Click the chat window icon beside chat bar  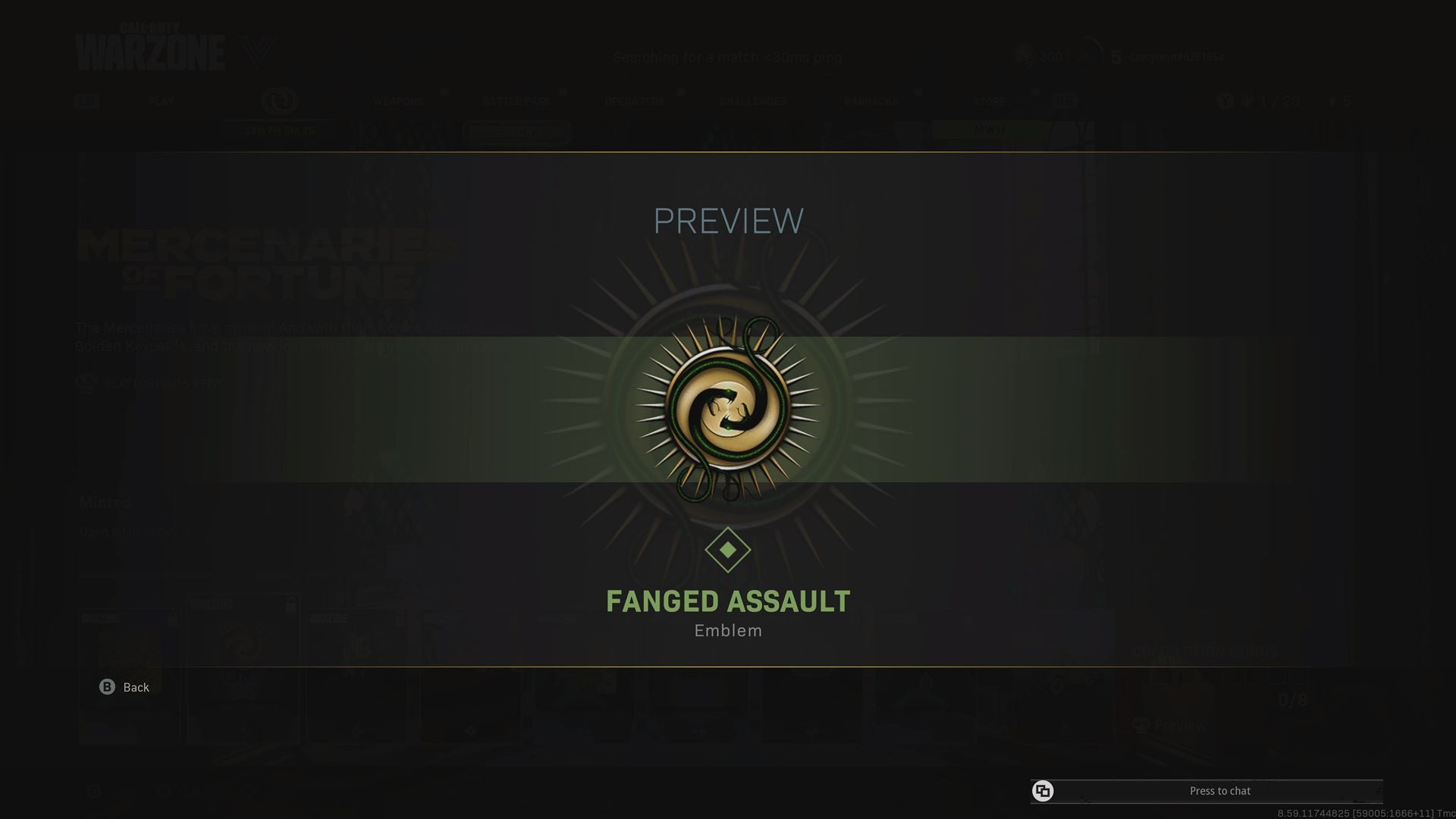1043,791
